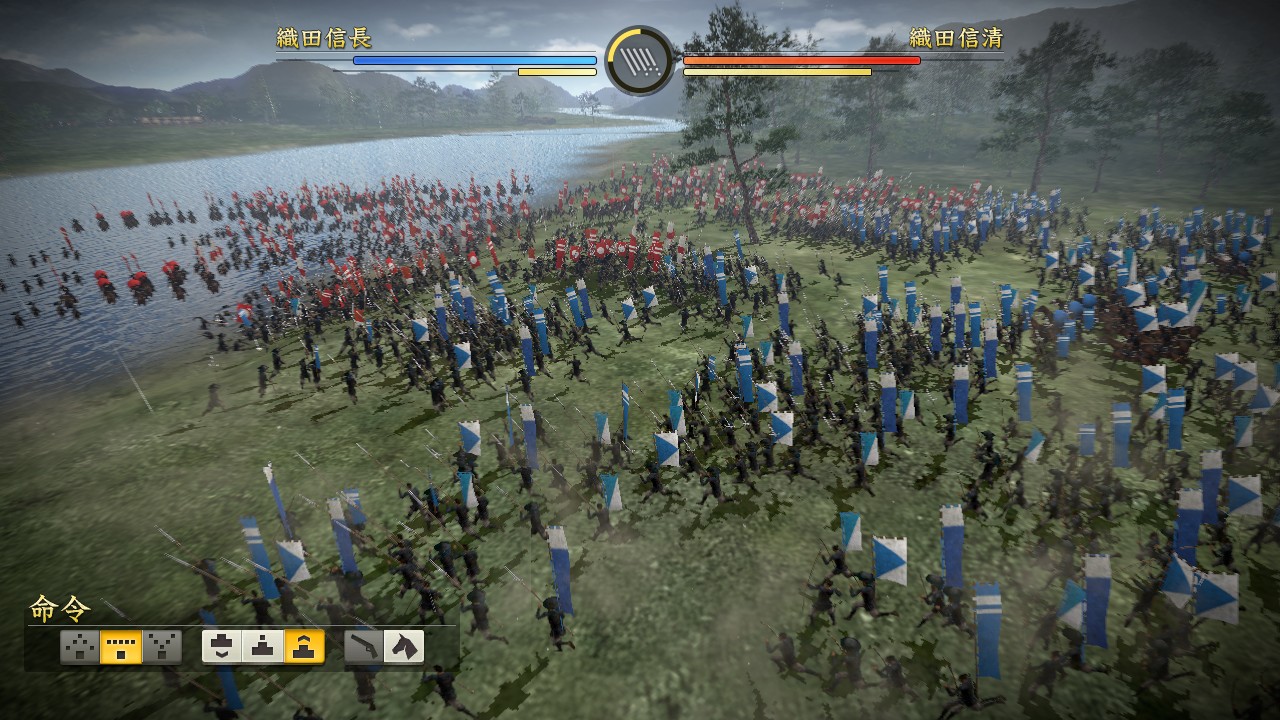
Task: Activate the advance up-arrow command
Action: (304, 647)
